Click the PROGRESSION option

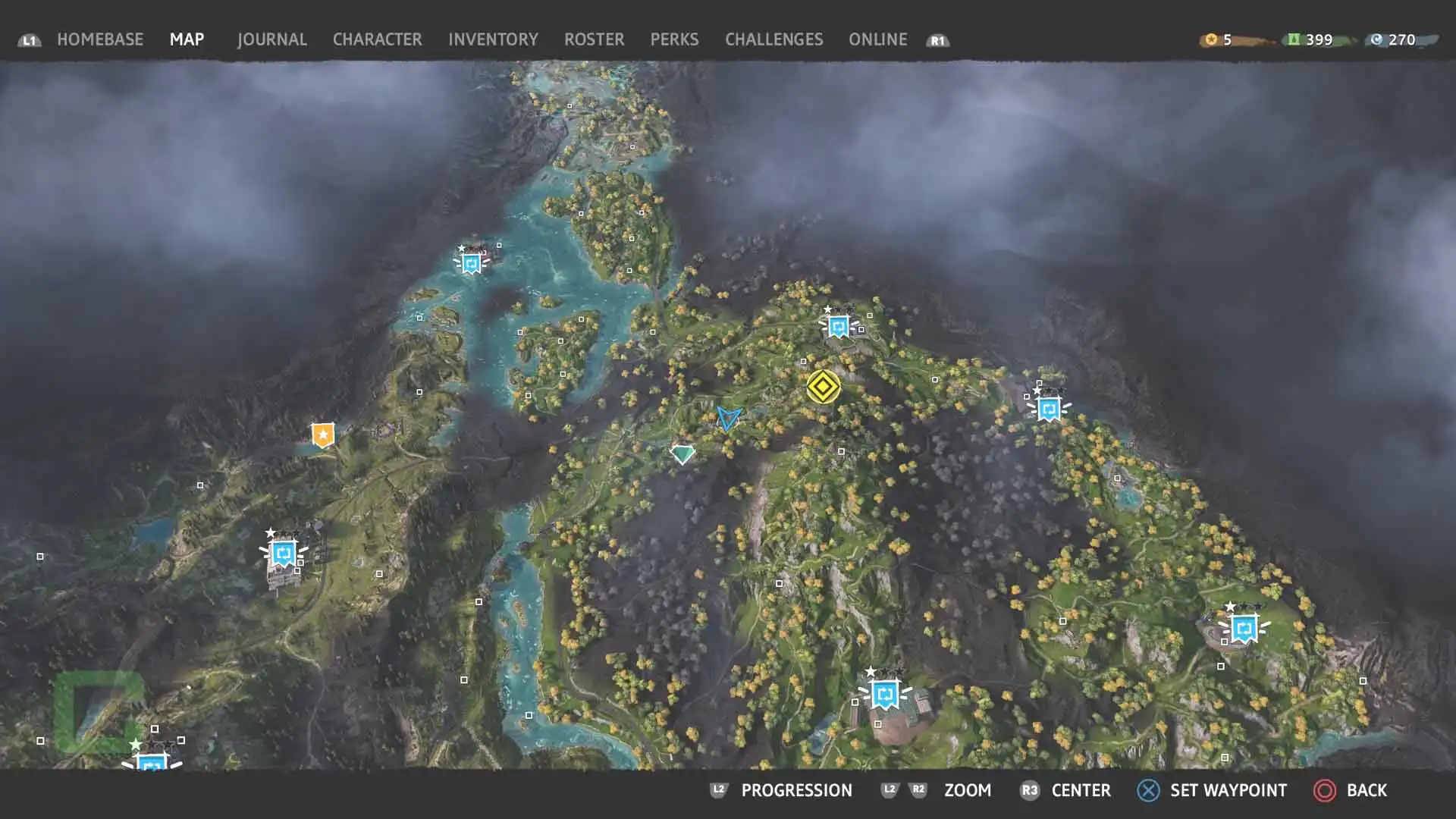click(x=796, y=789)
